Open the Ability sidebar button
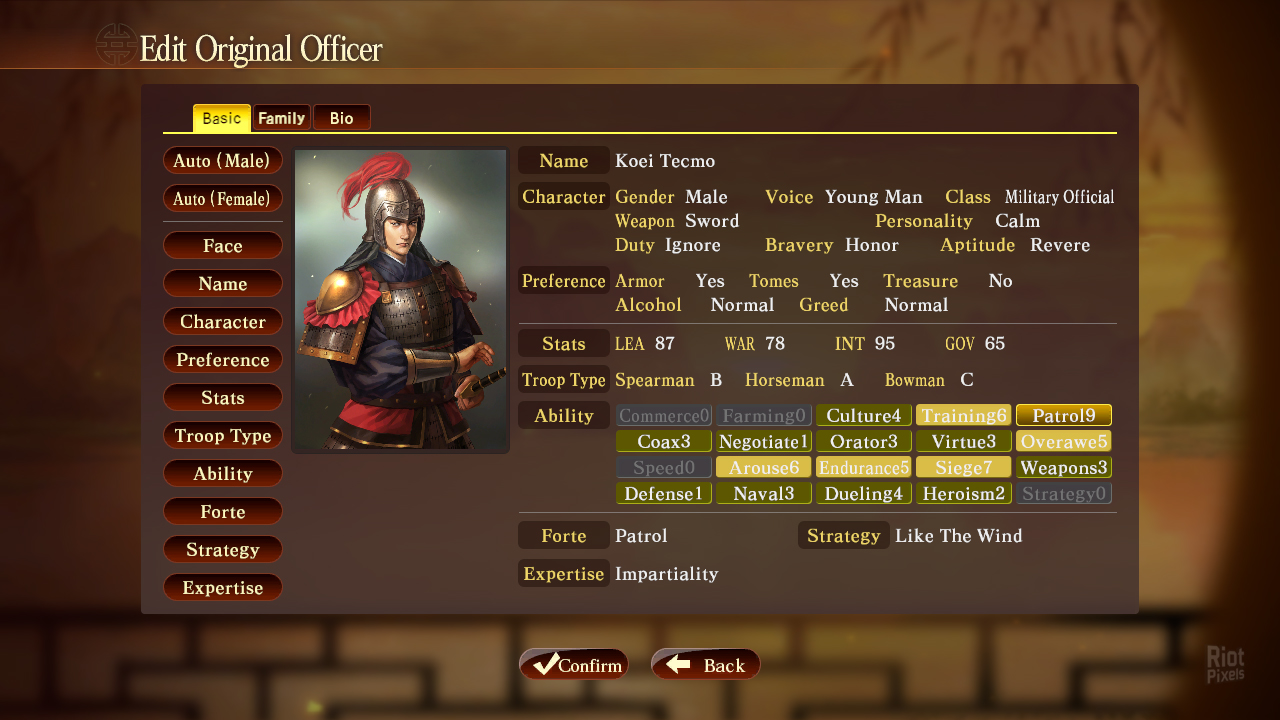The image size is (1280, 720). point(222,474)
